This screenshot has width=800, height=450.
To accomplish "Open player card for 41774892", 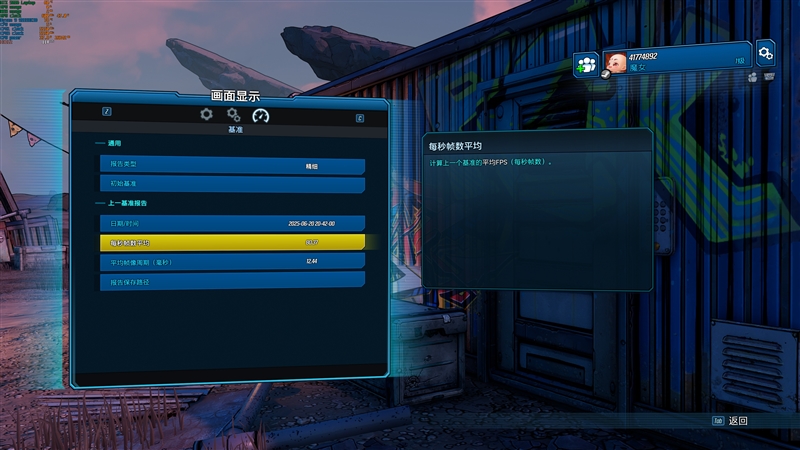I will (x=676, y=59).
